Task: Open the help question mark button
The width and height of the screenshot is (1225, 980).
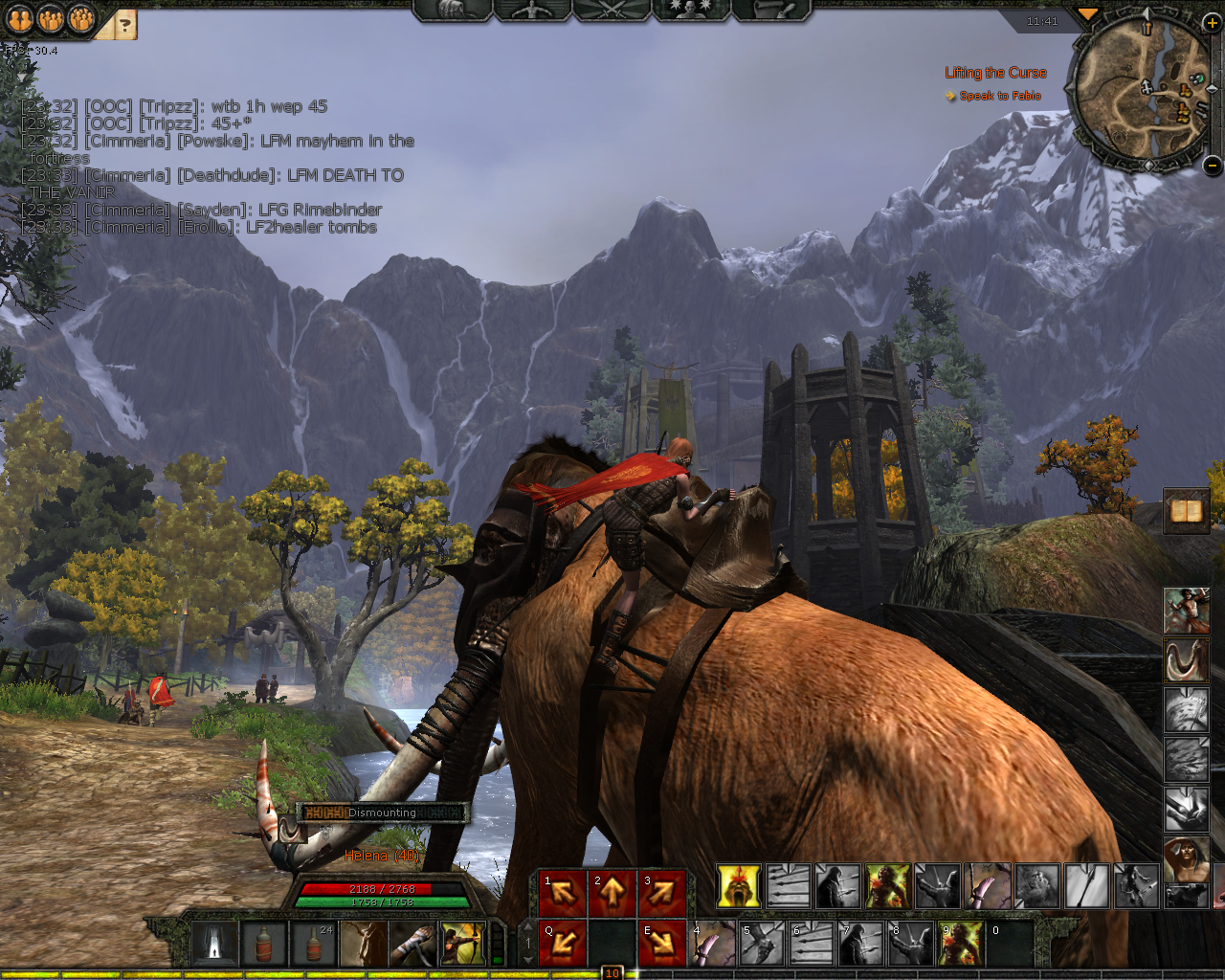Action: click(x=123, y=24)
